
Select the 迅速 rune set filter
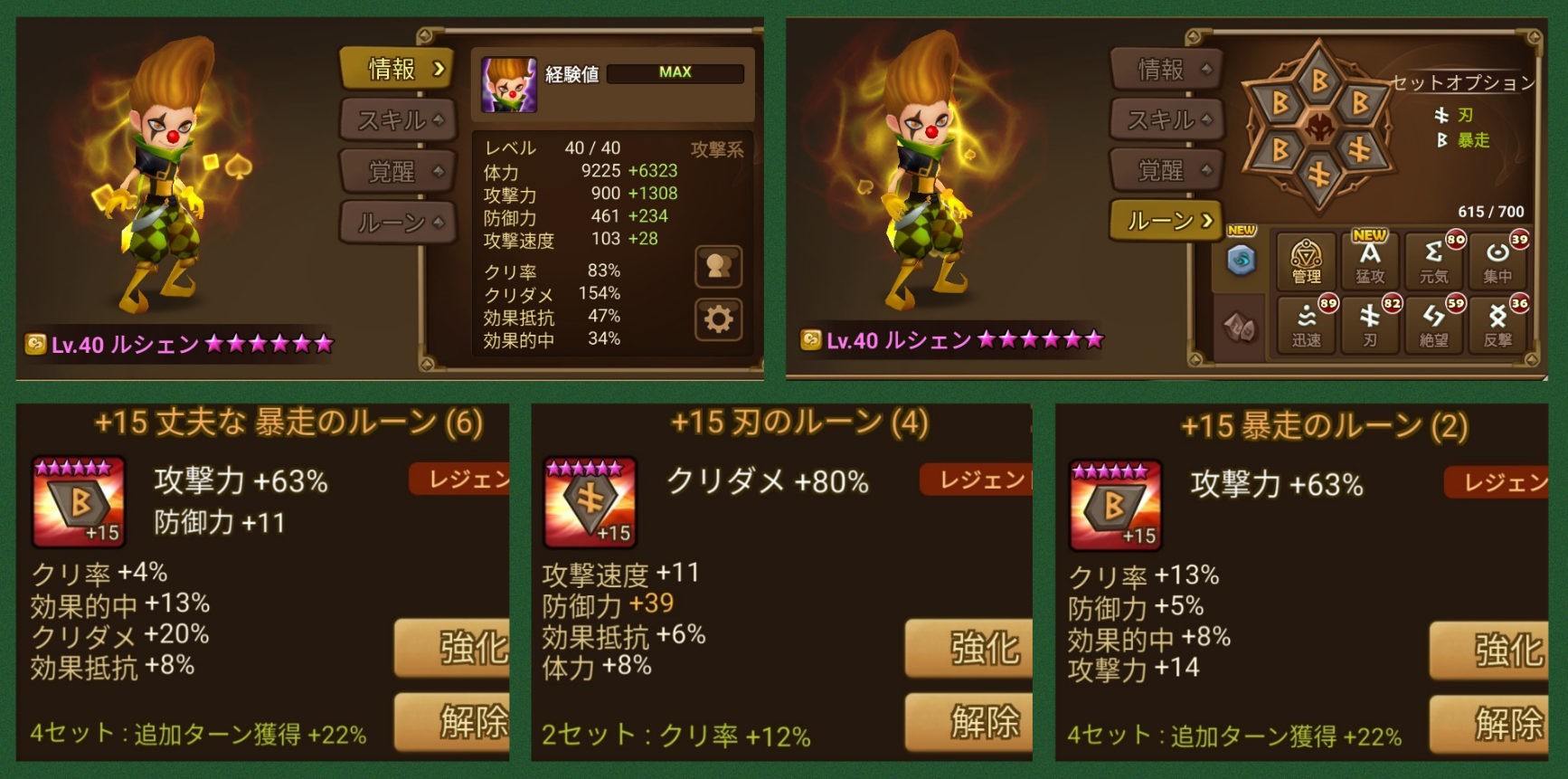tap(1305, 326)
